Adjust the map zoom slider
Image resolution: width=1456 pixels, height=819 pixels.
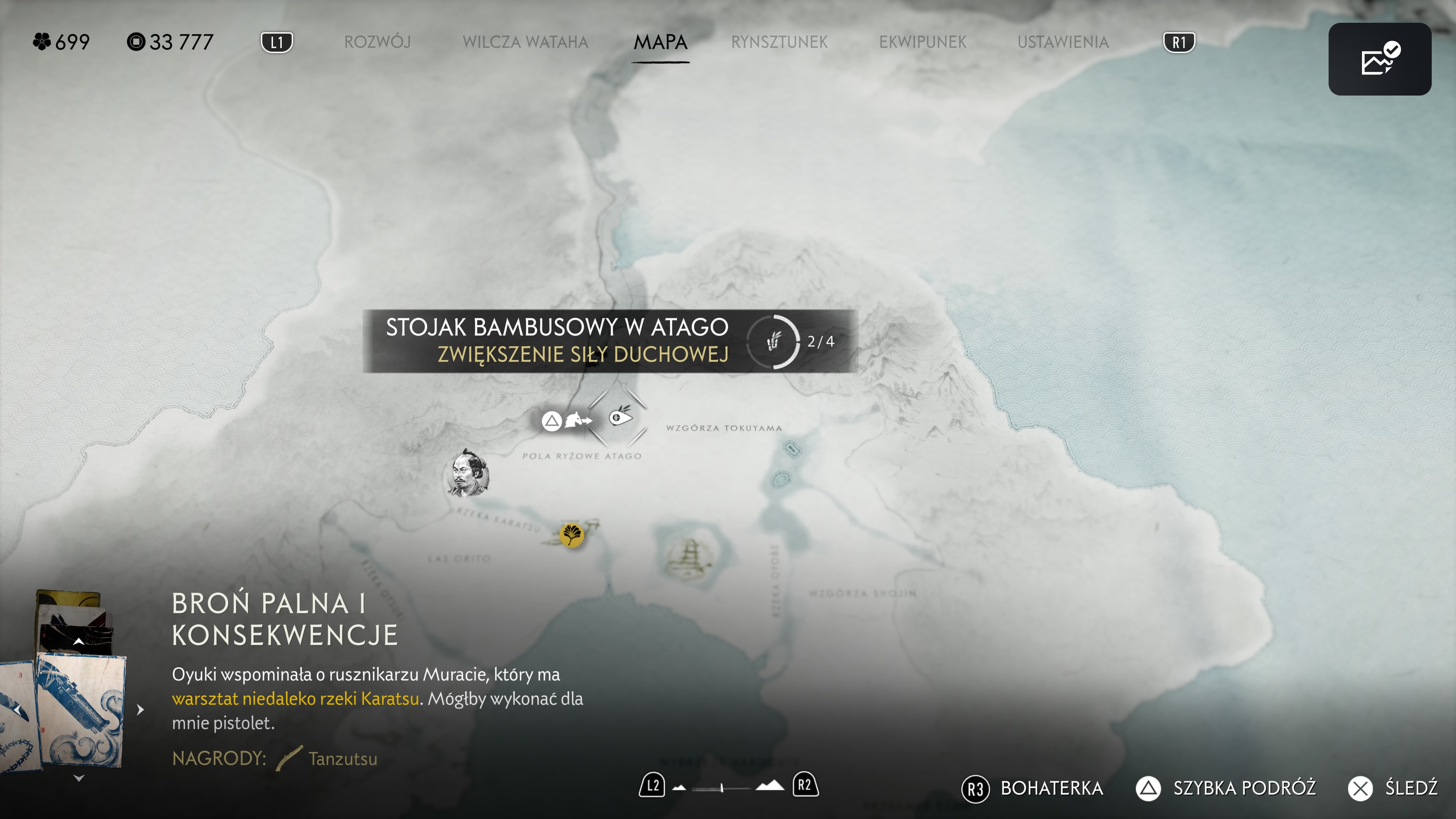[x=722, y=788]
